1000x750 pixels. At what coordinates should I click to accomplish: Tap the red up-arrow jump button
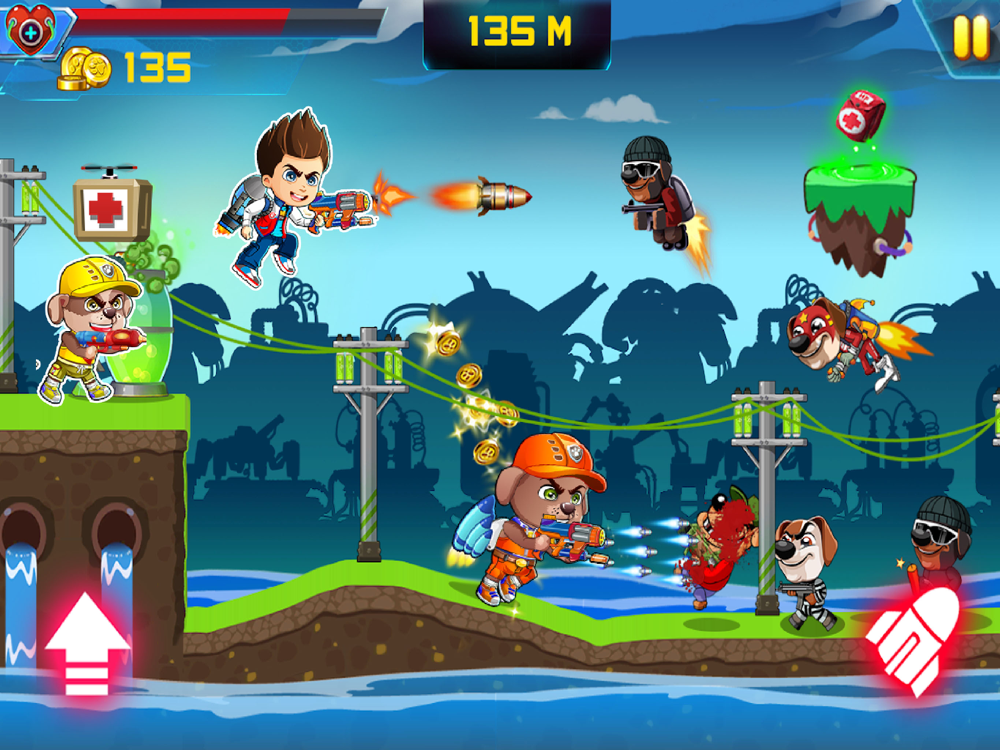87,643
